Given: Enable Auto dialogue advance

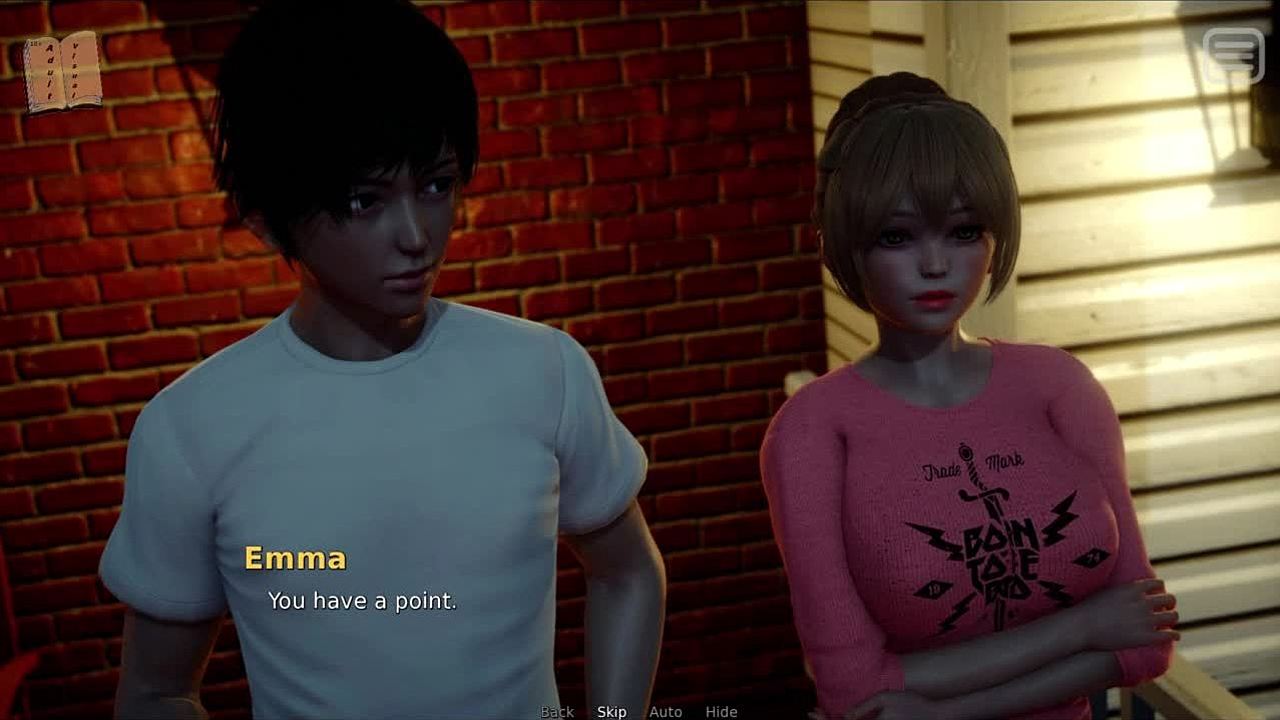Looking at the screenshot, I should click(665, 712).
